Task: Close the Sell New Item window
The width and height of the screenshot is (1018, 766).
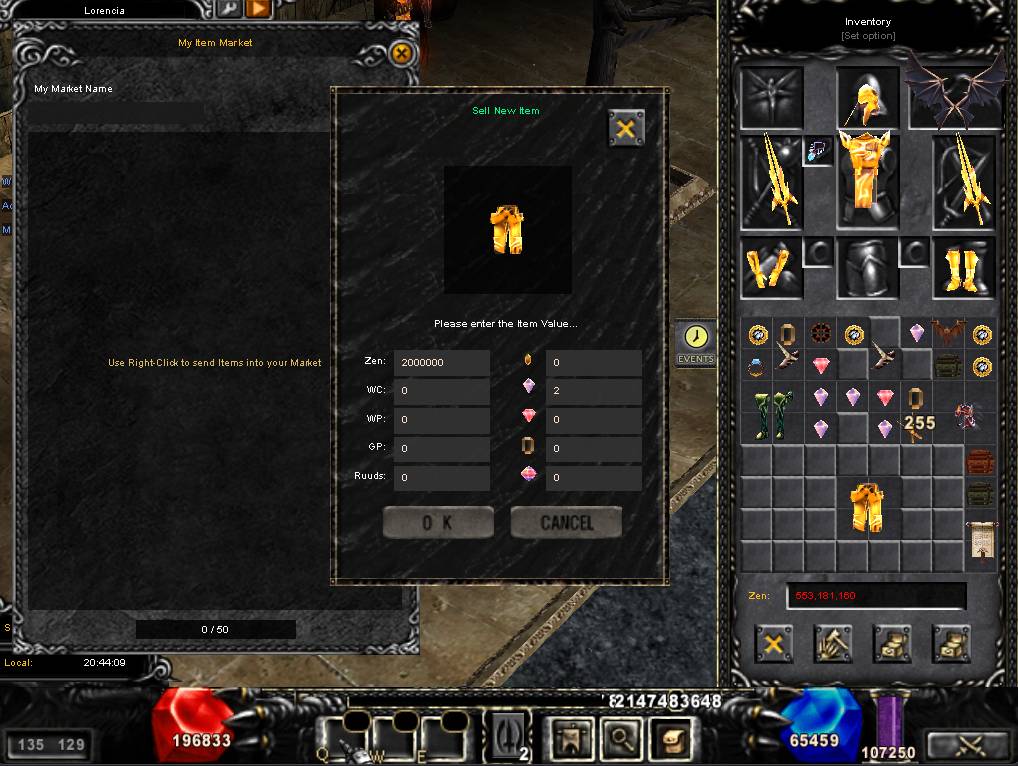Action: click(626, 128)
